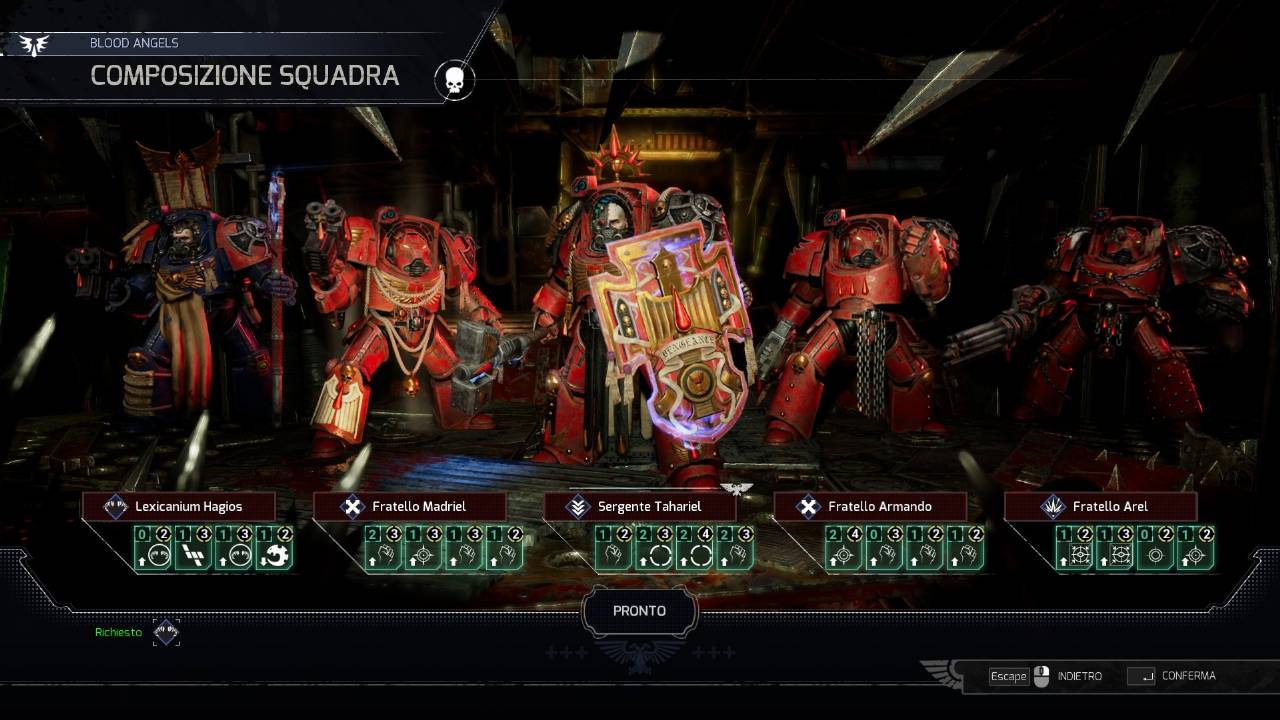Select Sergente Tahariel name plate
The image size is (1280, 720).
point(639,506)
